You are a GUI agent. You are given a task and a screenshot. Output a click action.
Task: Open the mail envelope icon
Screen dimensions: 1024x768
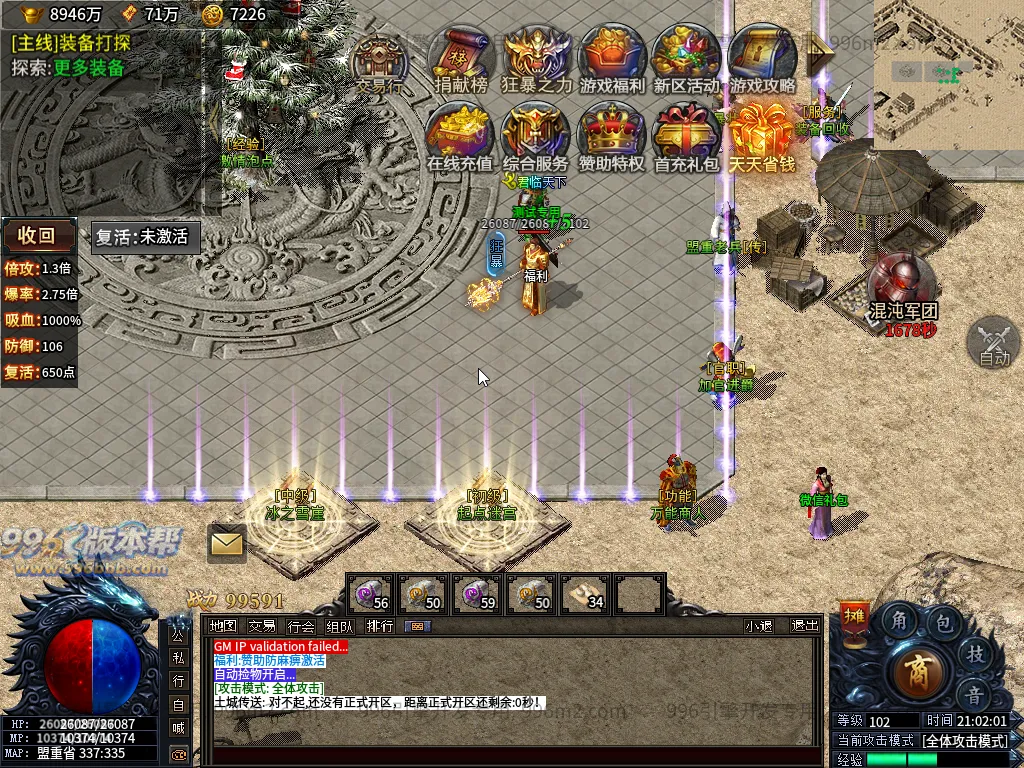coord(227,543)
